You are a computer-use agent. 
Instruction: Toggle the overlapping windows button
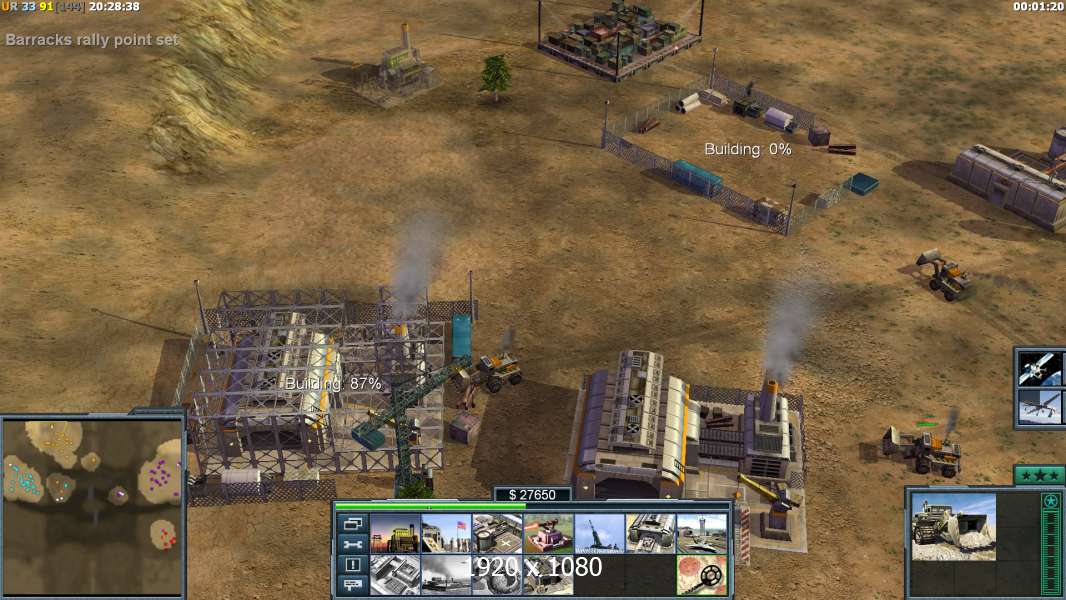pyautogui.click(x=352, y=523)
